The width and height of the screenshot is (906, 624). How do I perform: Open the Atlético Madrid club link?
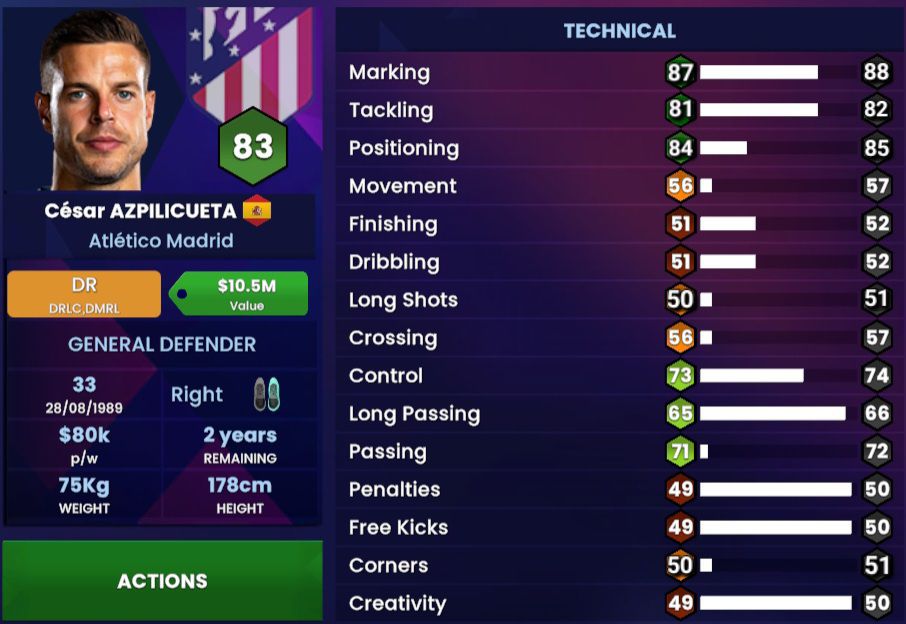pyautogui.click(x=161, y=241)
